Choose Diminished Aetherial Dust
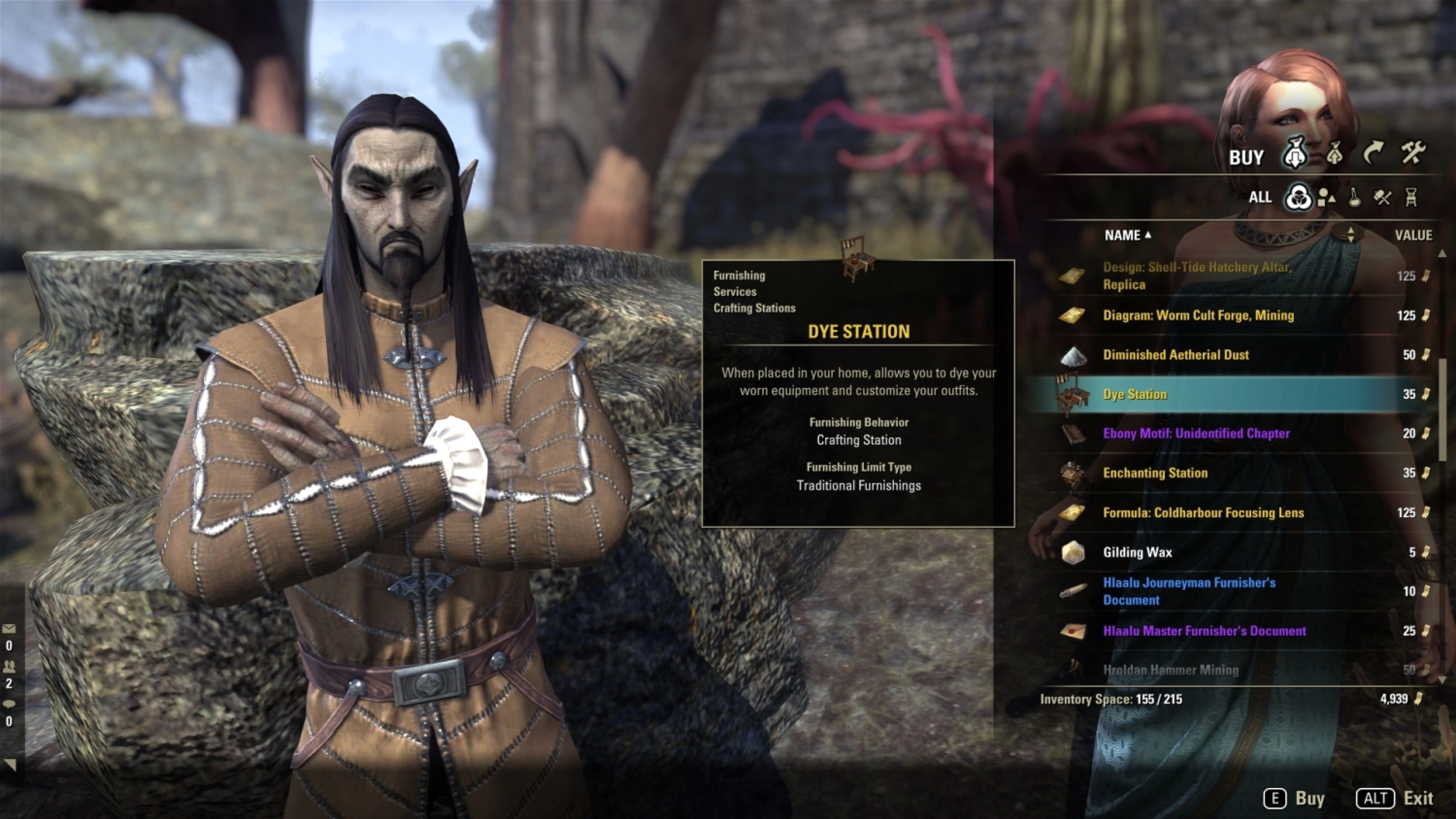Image resolution: width=1456 pixels, height=819 pixels. (1176, 355)
